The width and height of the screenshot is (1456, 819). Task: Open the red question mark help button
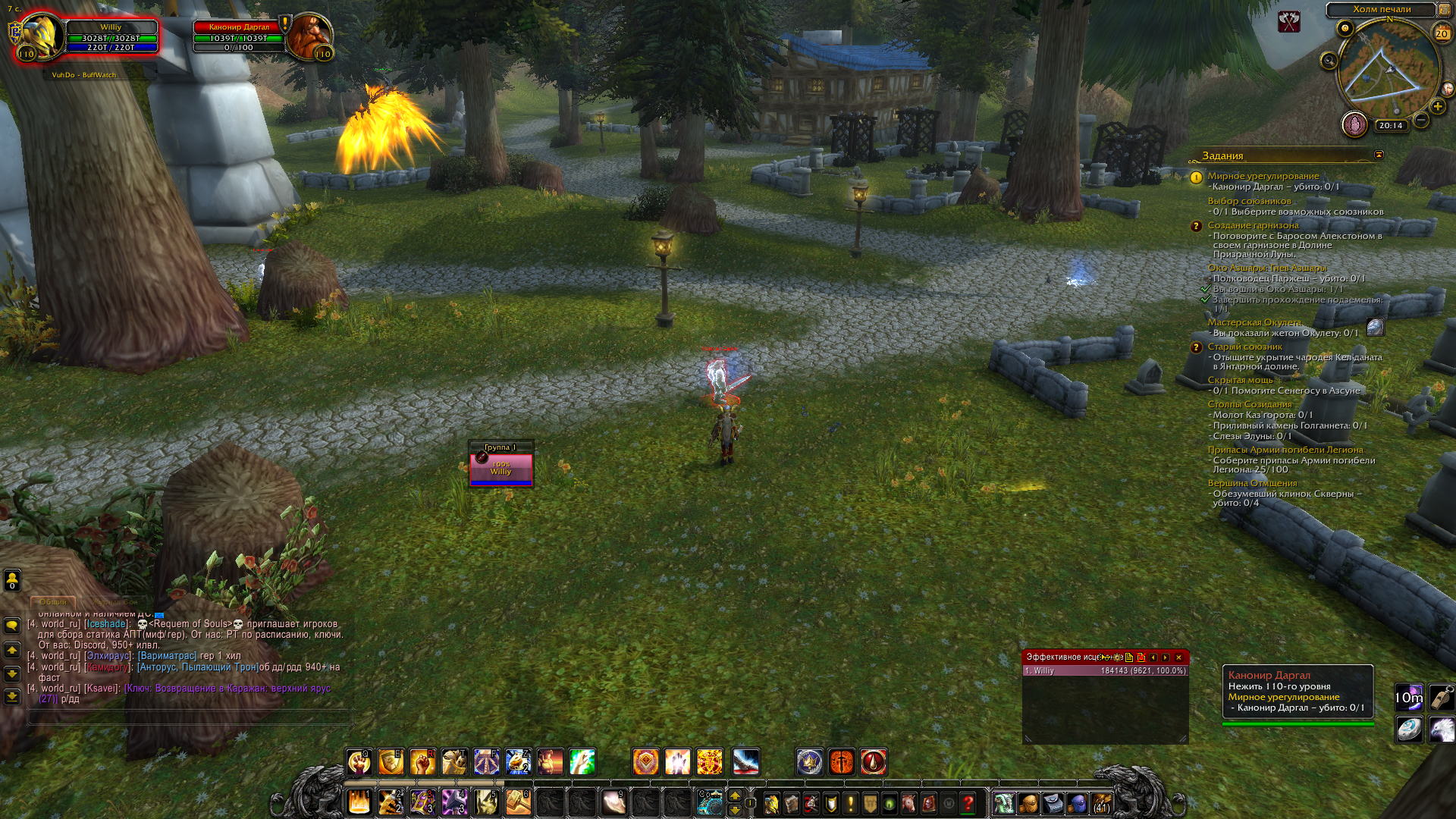[968, 803]
